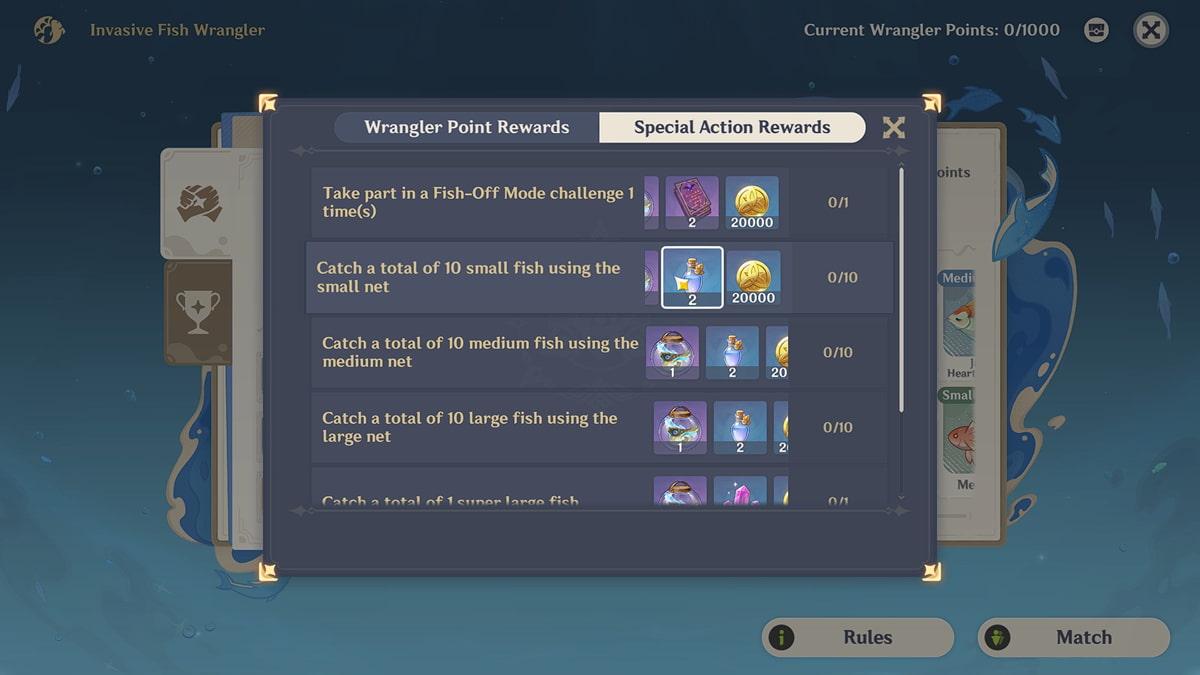Choose the 20000 coin reward for small fish
Image resolution: width=1200 pixels, height=675 pixels.
(753, 277)
